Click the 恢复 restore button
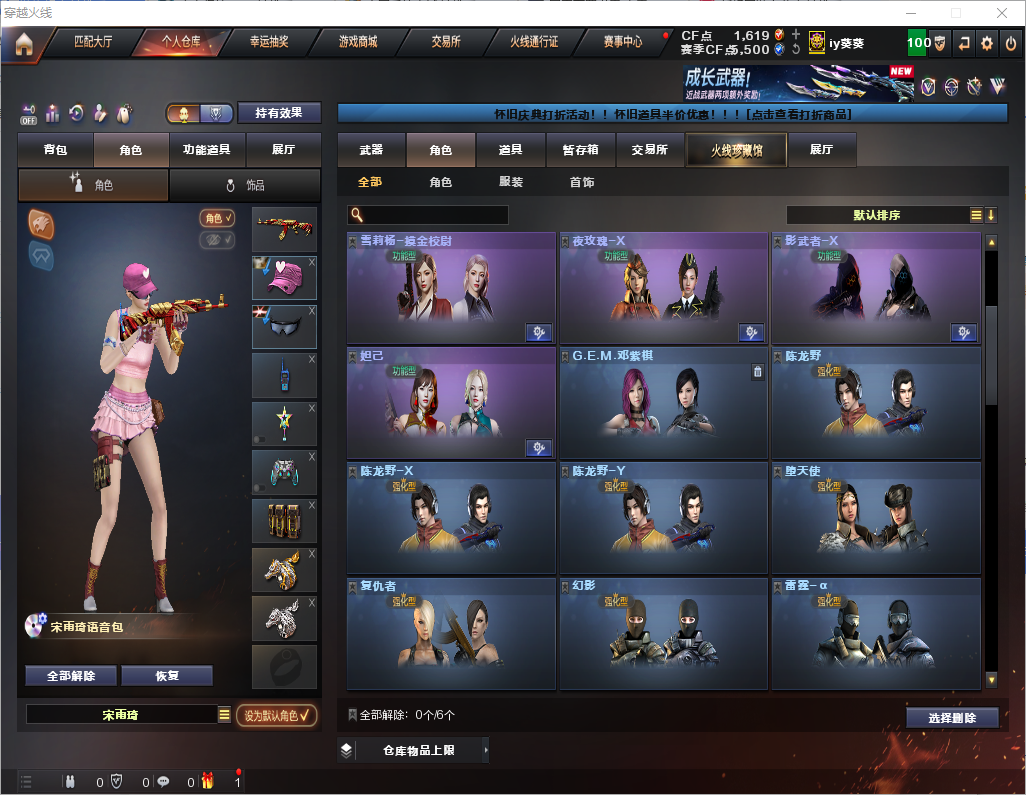 point(167,676)
